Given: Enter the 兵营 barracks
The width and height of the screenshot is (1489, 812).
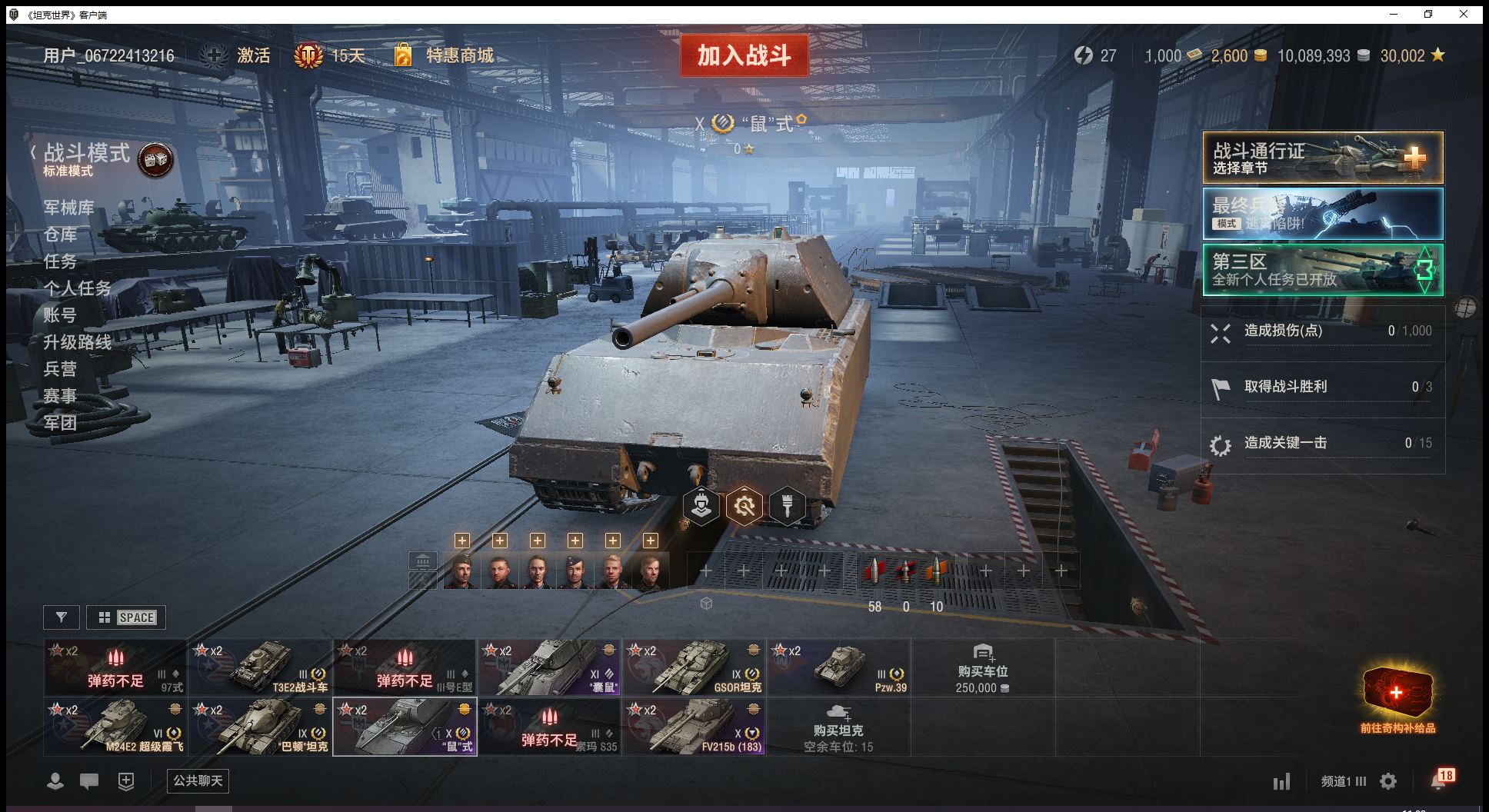Looking at the screenshot, I should click(x=60, y=369).
